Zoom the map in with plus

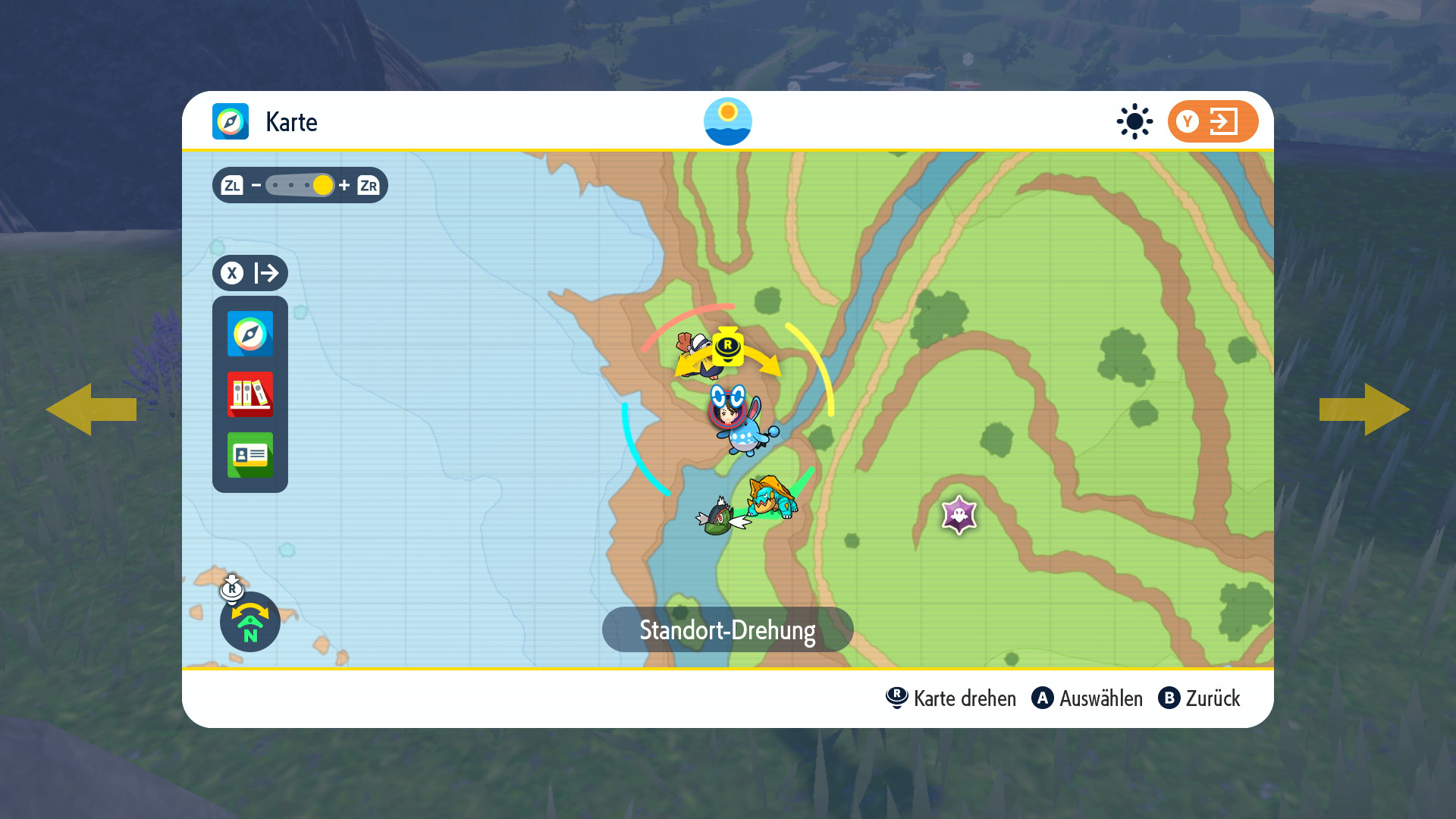click(344, 185)
